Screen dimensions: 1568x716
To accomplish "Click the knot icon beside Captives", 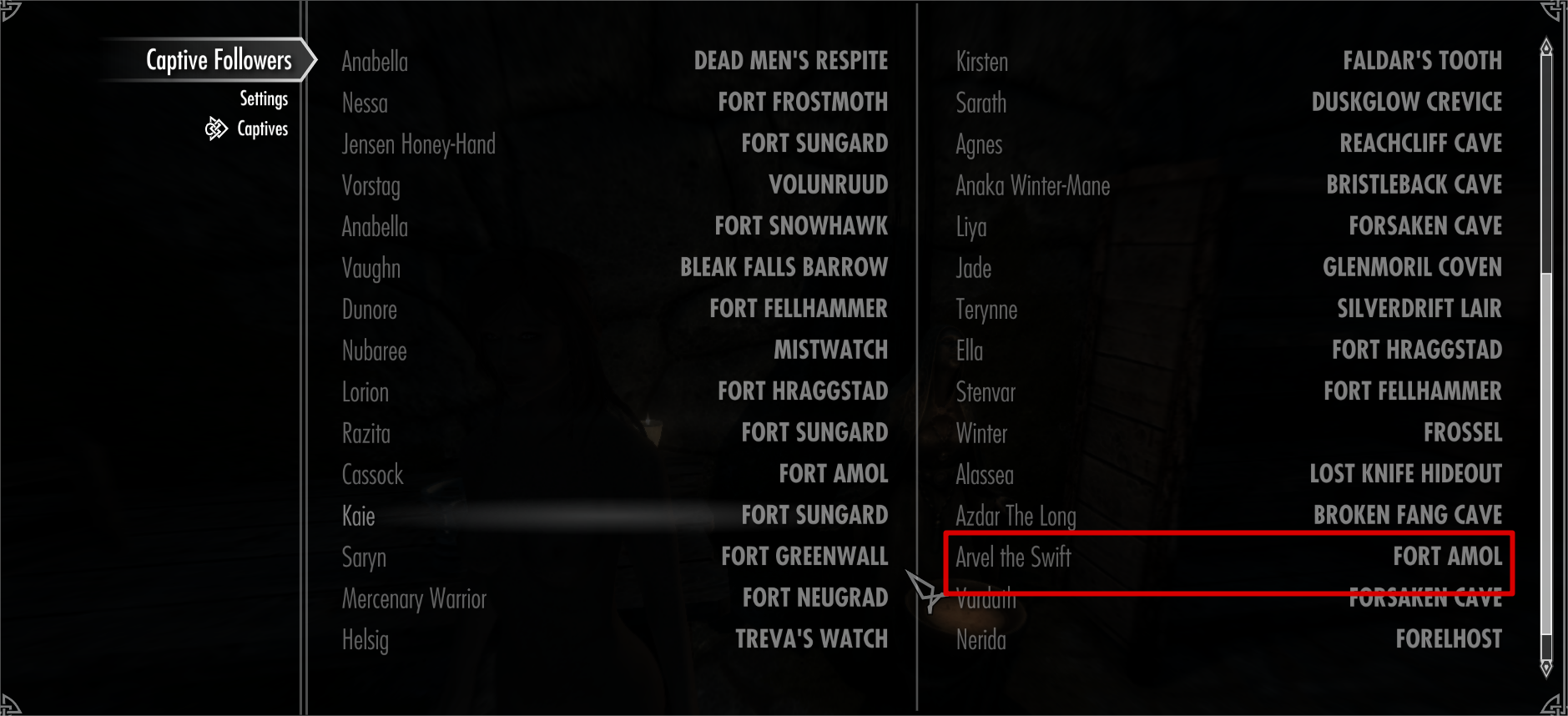I will pyautogui.click(x=216, y=129).
